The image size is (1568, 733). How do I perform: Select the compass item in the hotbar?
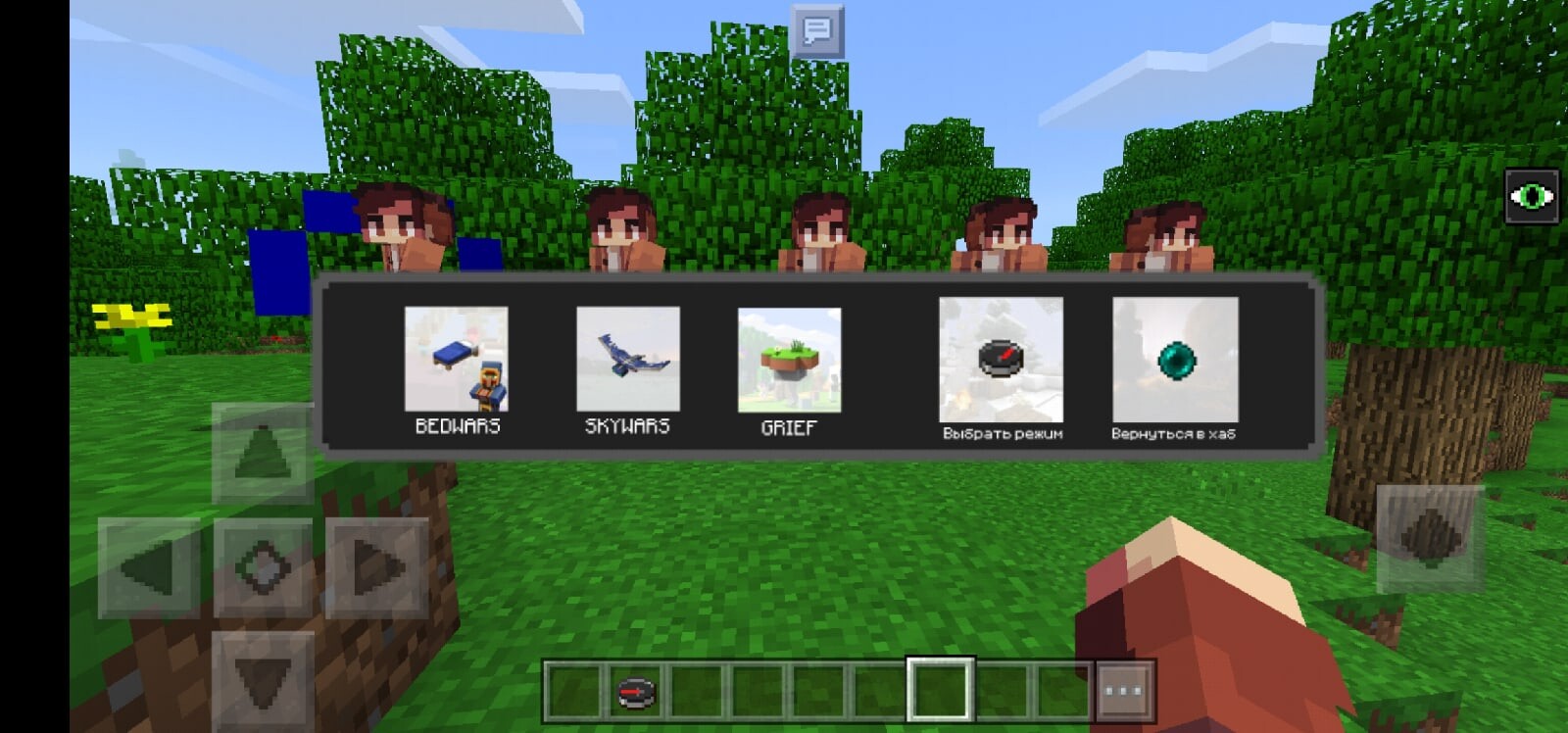click(633, 691)
